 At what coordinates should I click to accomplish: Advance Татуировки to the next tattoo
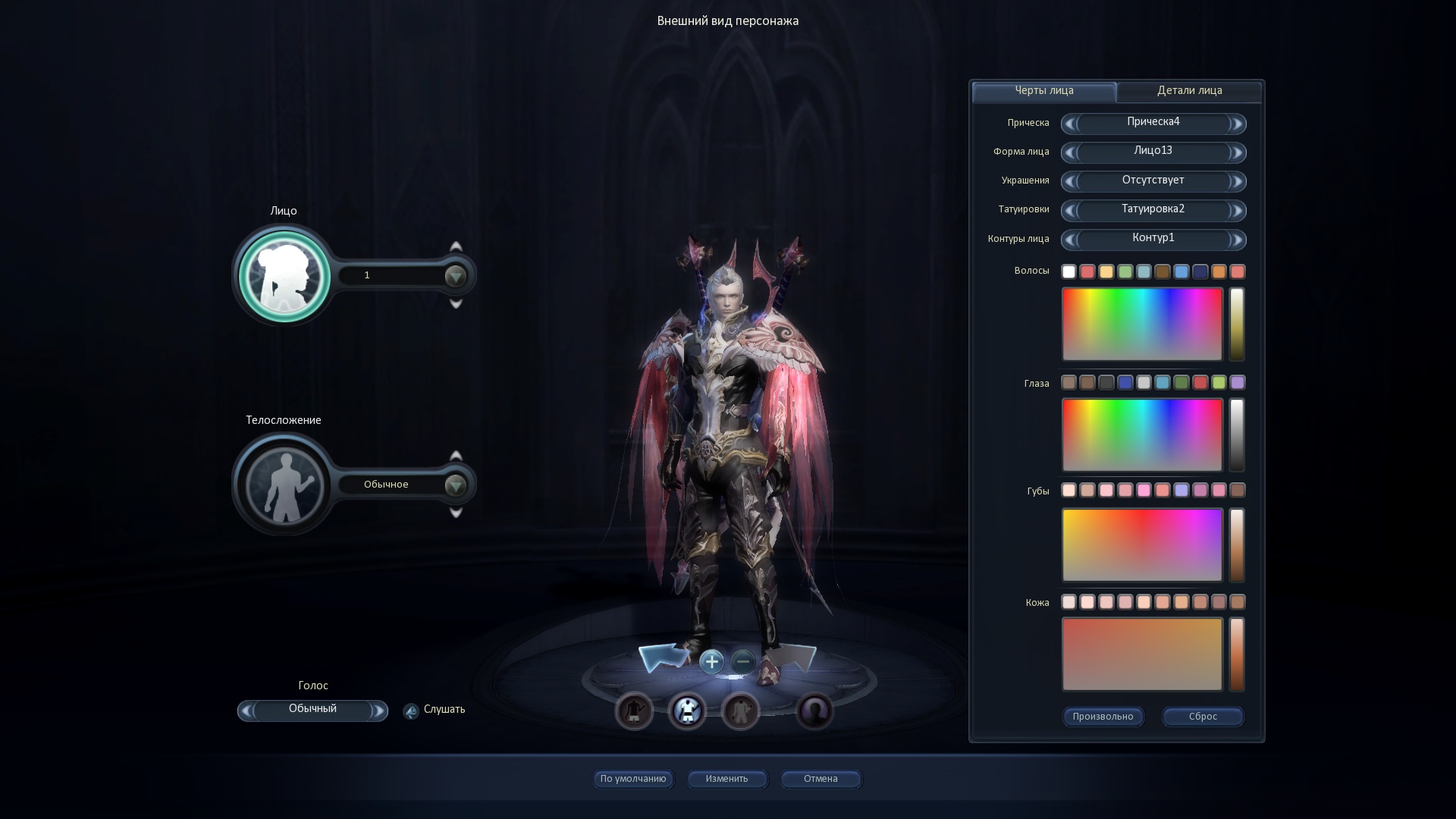click(x=1236, y=211)
